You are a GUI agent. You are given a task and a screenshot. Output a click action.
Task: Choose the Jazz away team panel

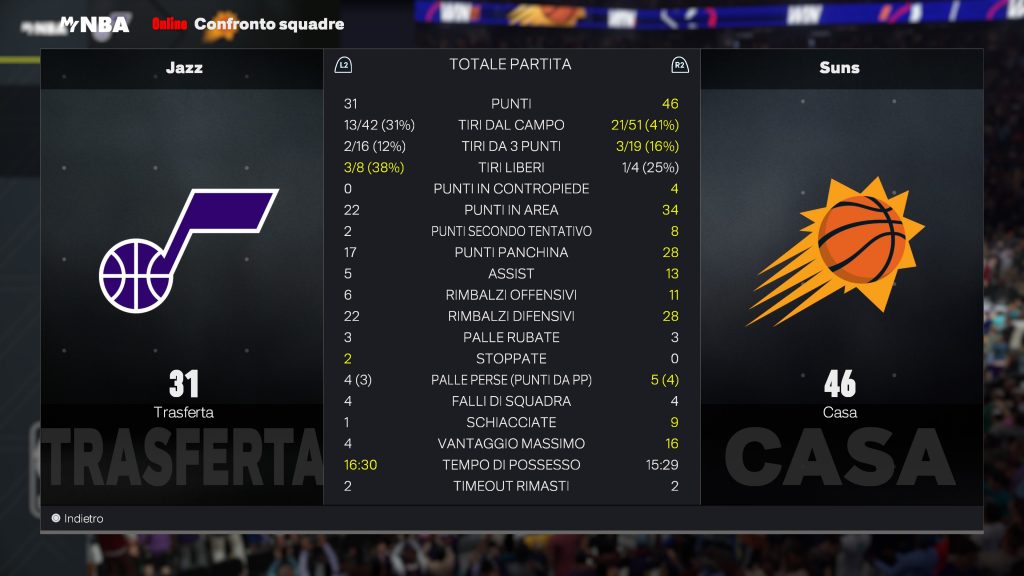(x=183, y=275)
